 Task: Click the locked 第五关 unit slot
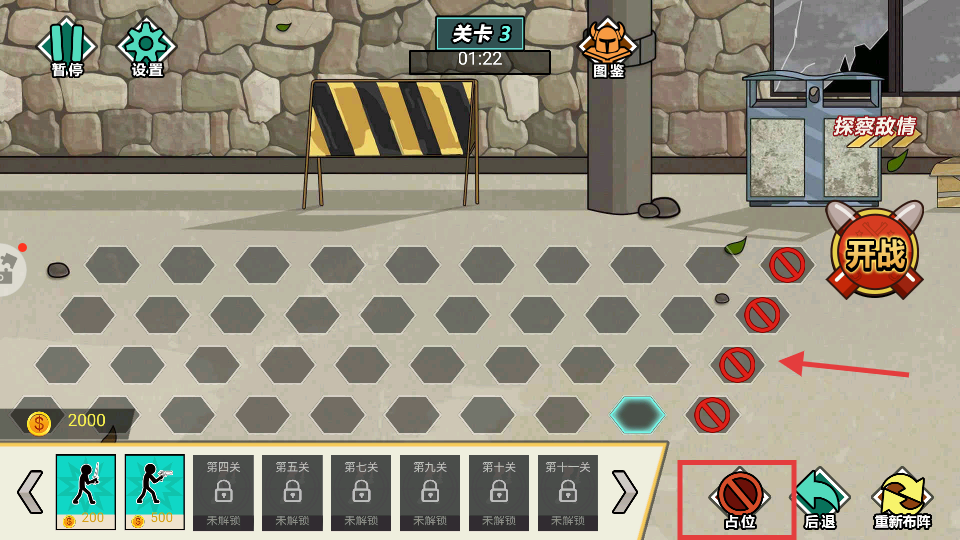(x=292, y=491)
